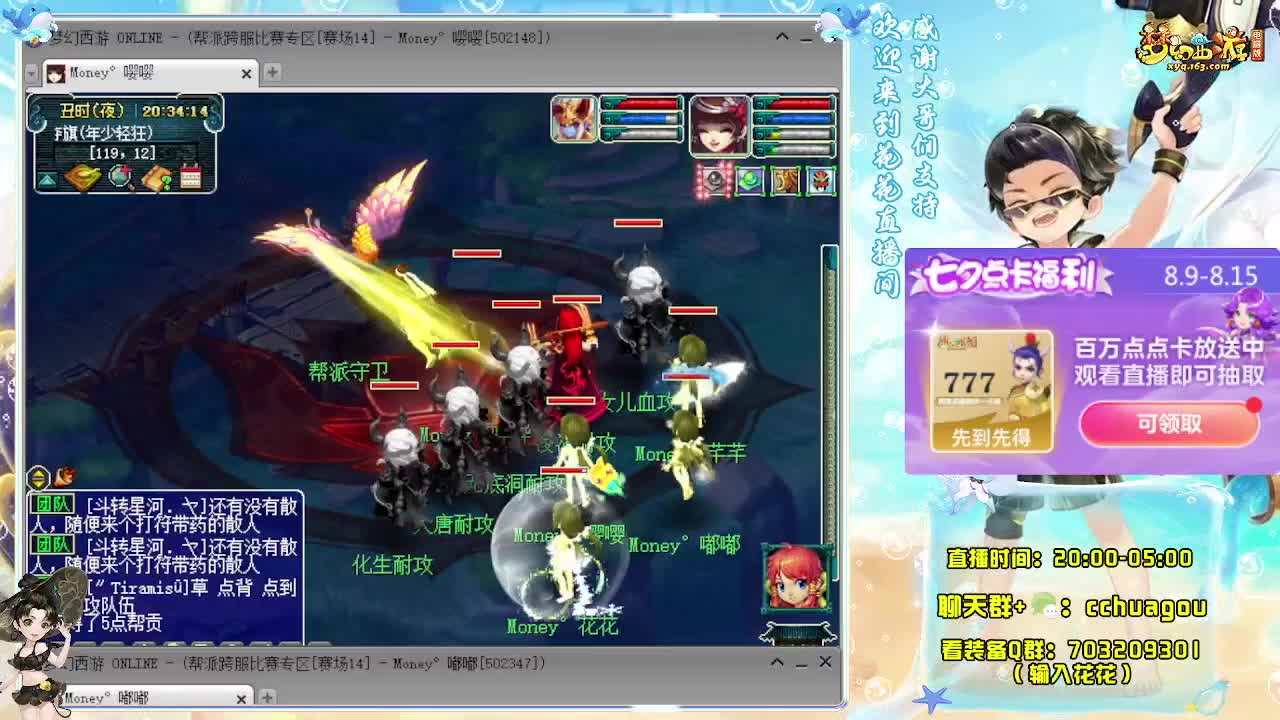
Task: Open the in-game calendar icon
Action: tap(191, 174)
